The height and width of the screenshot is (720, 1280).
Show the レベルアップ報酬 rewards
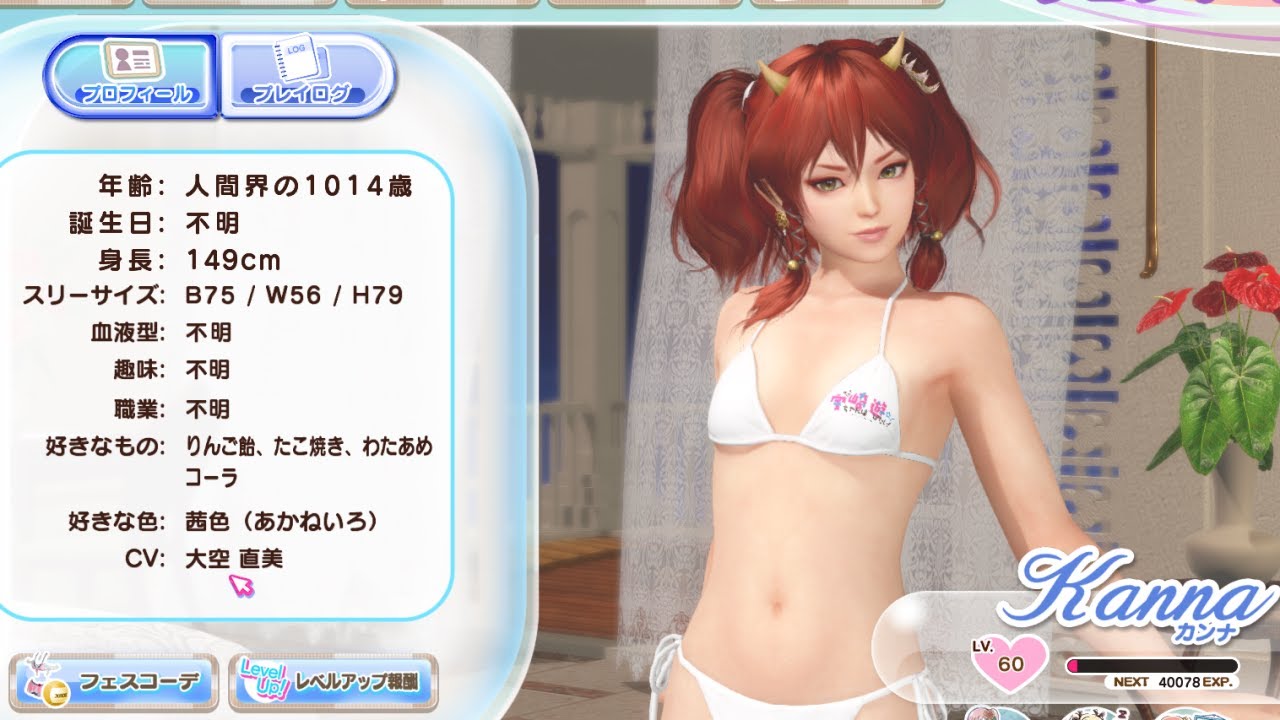pyautogui.click(x=333, y=683)
